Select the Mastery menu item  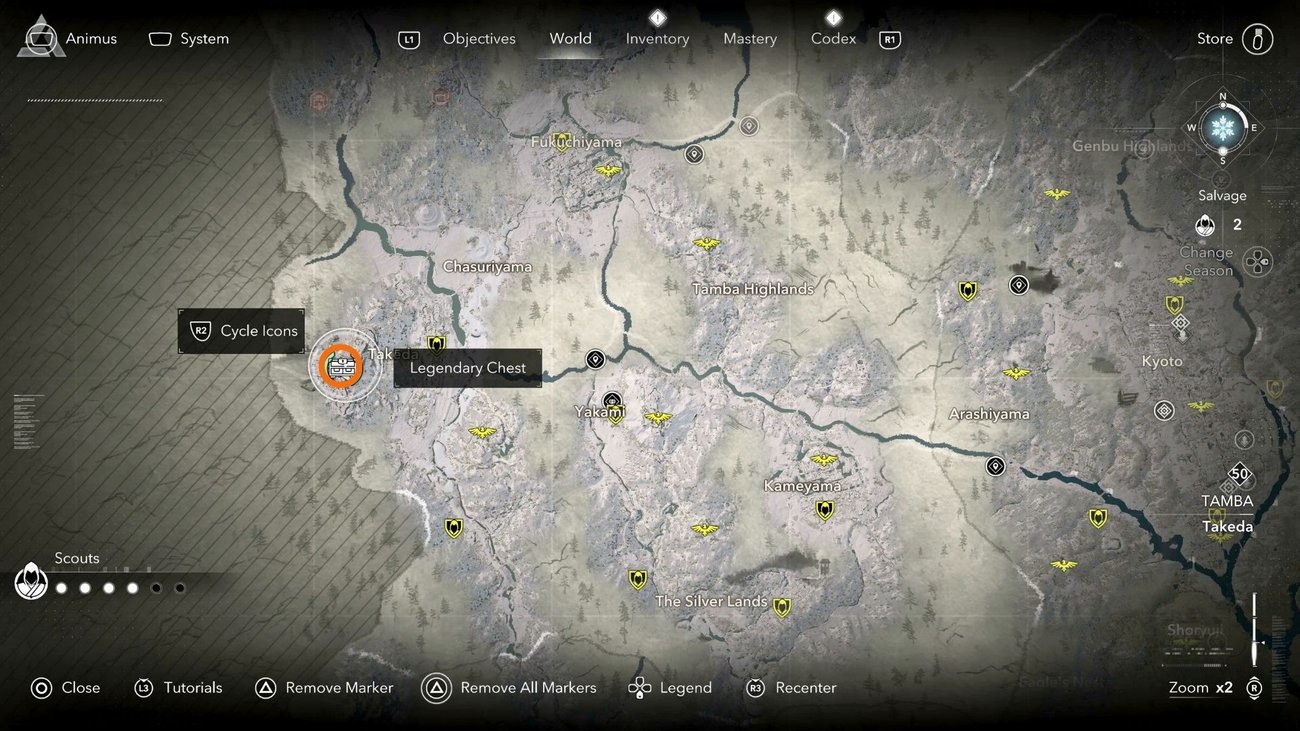point(750,38)
